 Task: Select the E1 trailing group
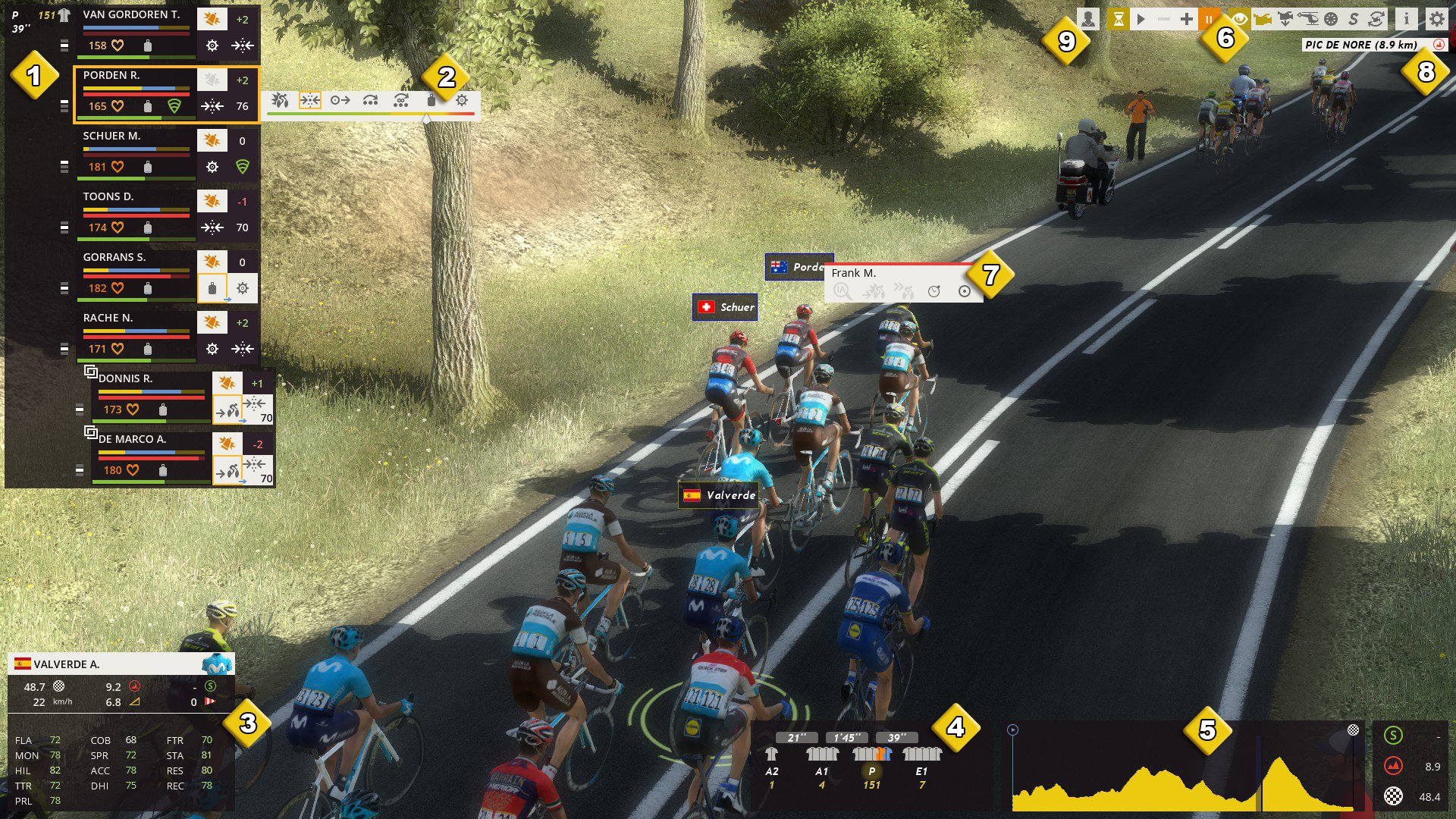click(921, 755)
